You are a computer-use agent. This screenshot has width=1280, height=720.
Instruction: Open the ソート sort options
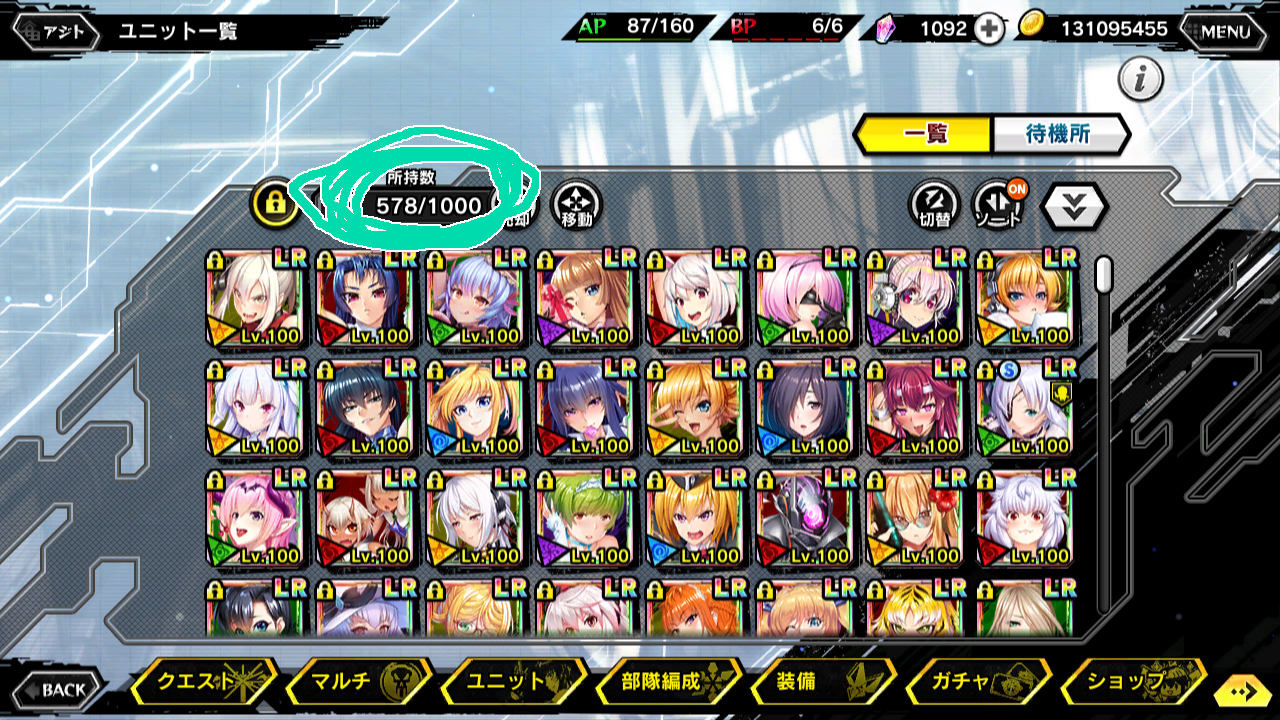[x=998, y=205]
